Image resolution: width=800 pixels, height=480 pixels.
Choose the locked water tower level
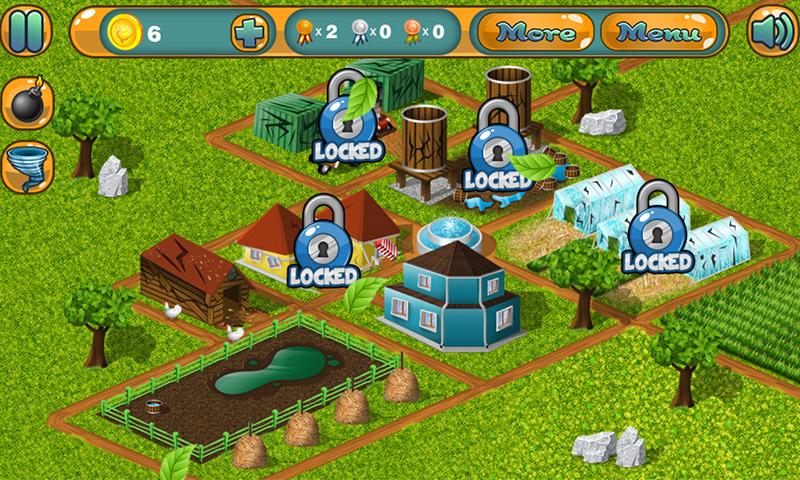(x=497, y=147)
